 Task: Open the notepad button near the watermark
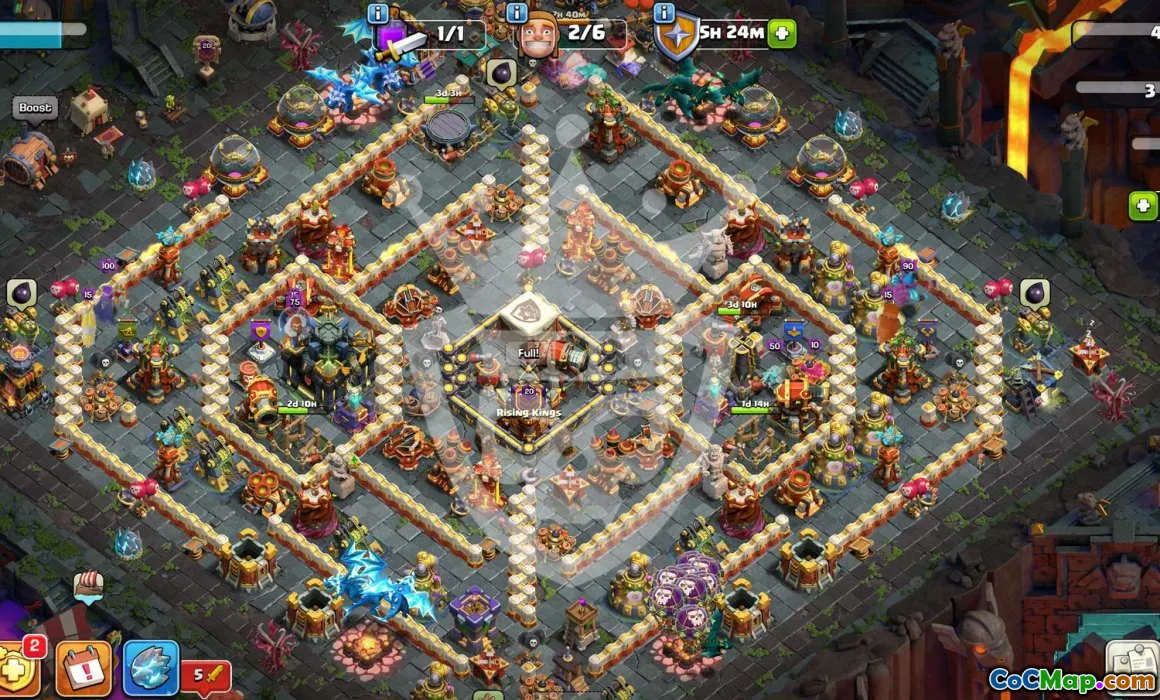(1134, 661)
